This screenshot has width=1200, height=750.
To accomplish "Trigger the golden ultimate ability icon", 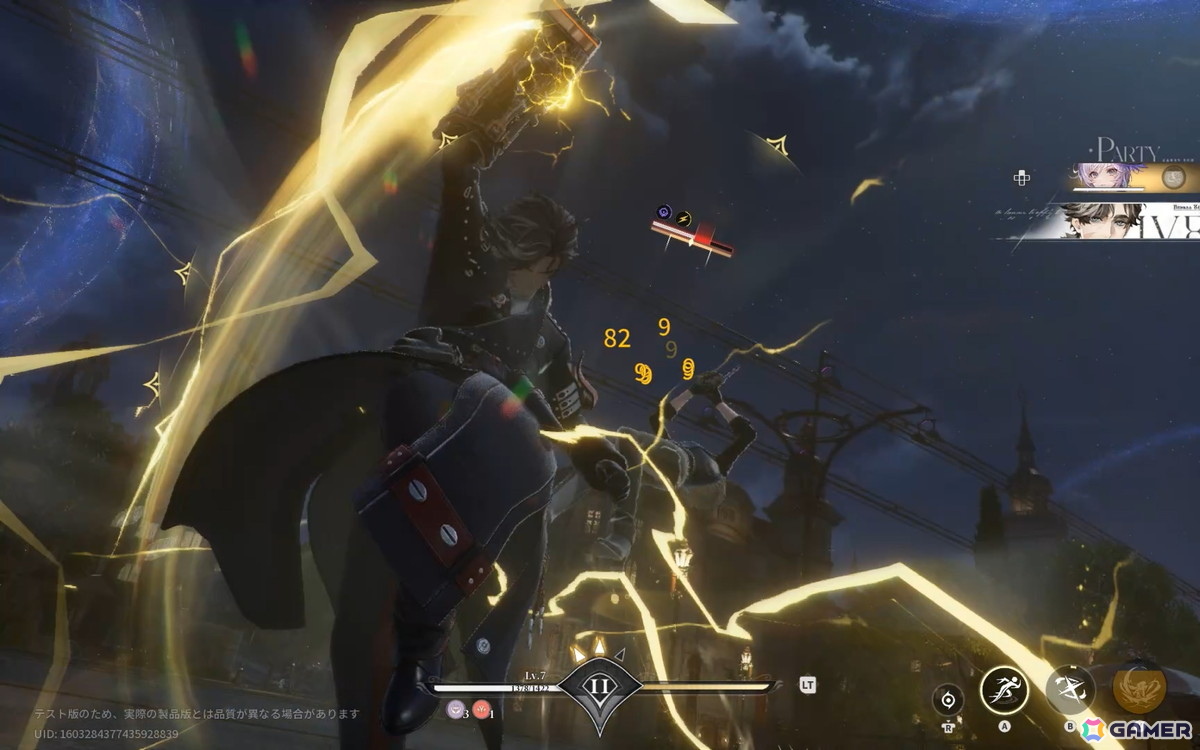I will pyautogui.click(x=1139, y=687).
